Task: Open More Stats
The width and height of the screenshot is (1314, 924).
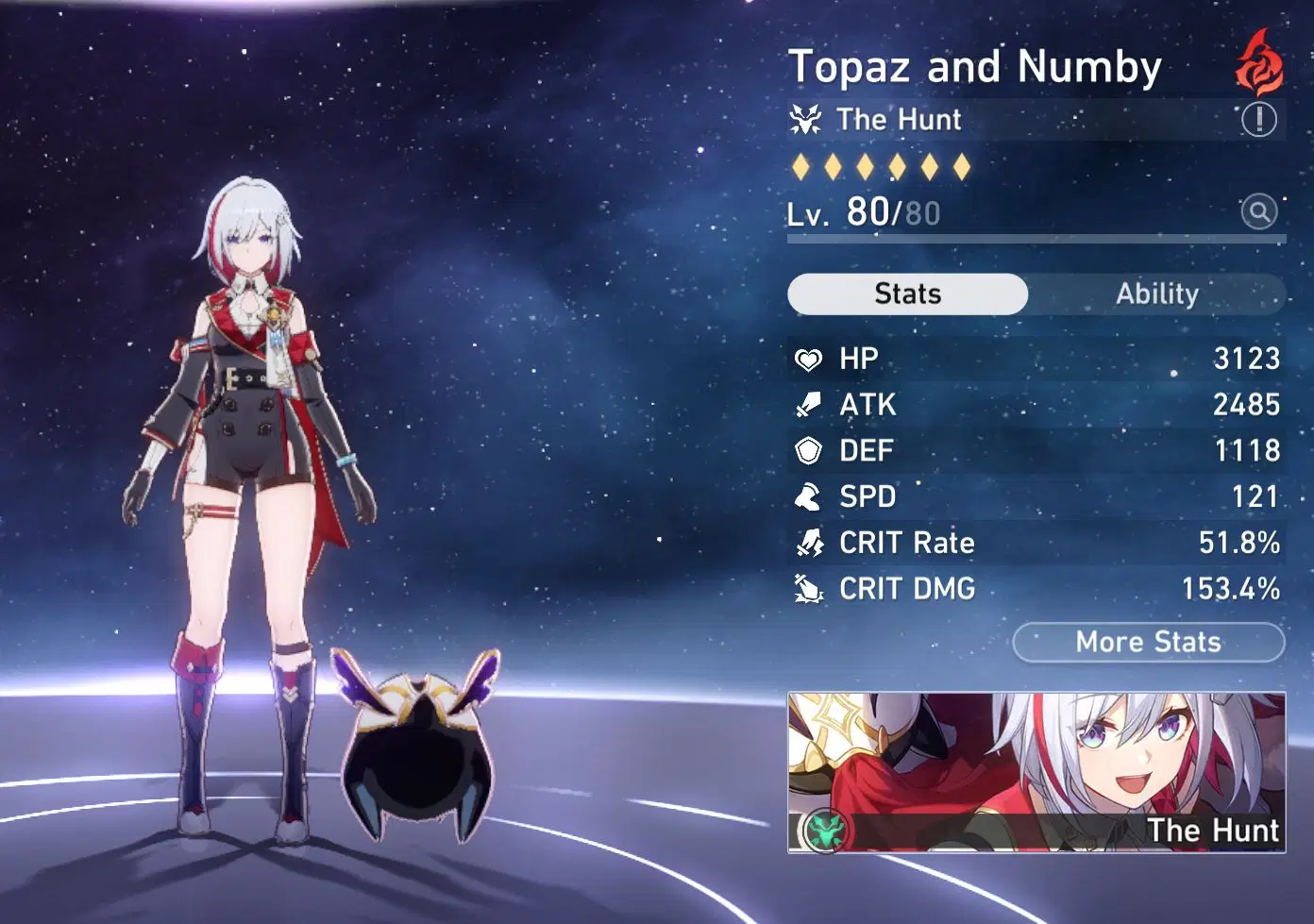Action: tap(1147, 643)
